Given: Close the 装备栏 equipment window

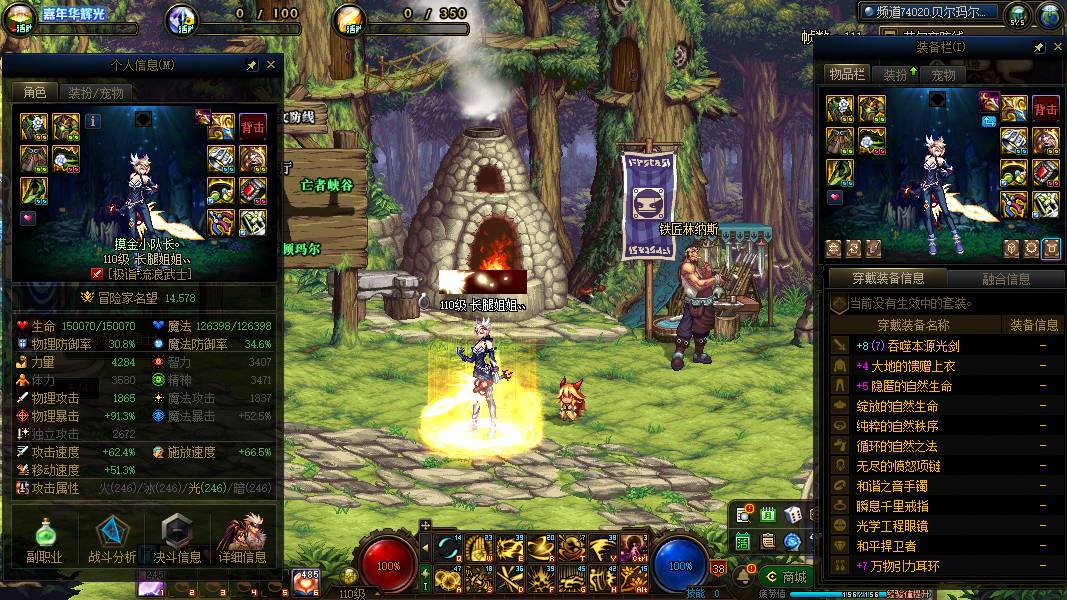Looking at the screenshot, I should [x=1054, y=48].
